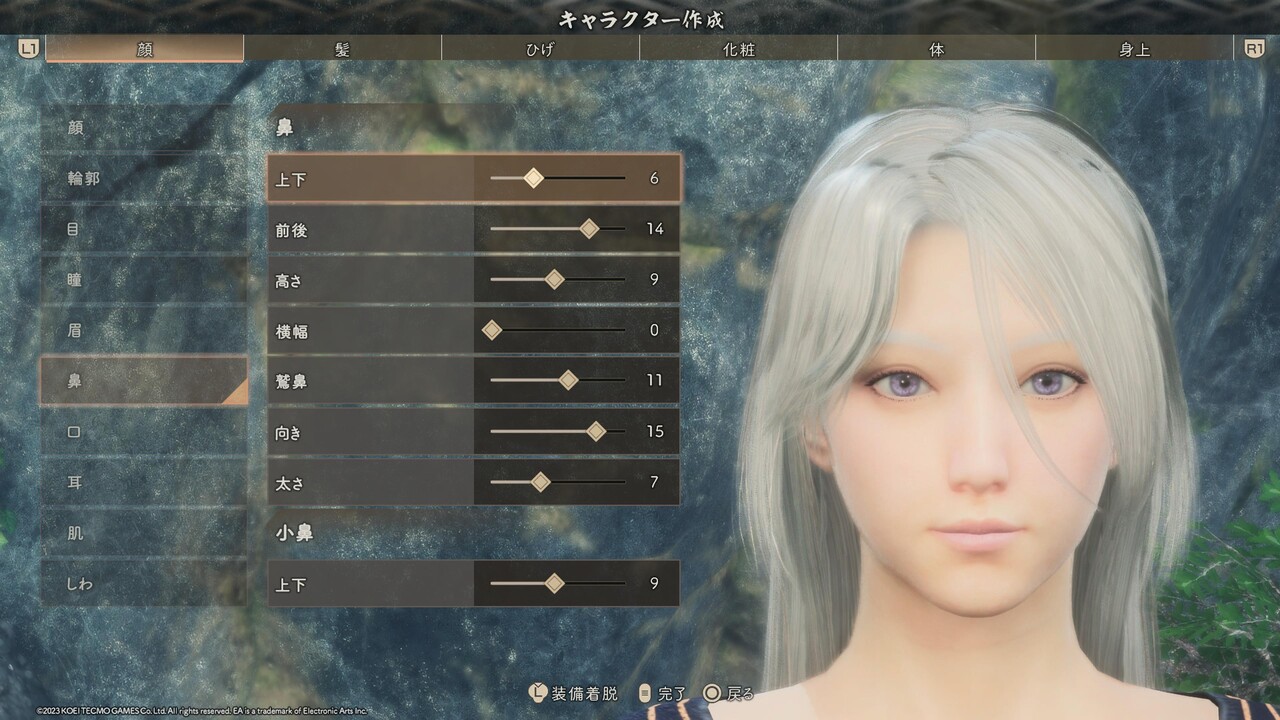This screenshot has width=1280, height=720.
Task: Adjust the nose 前後 slider
Action: 589,229
